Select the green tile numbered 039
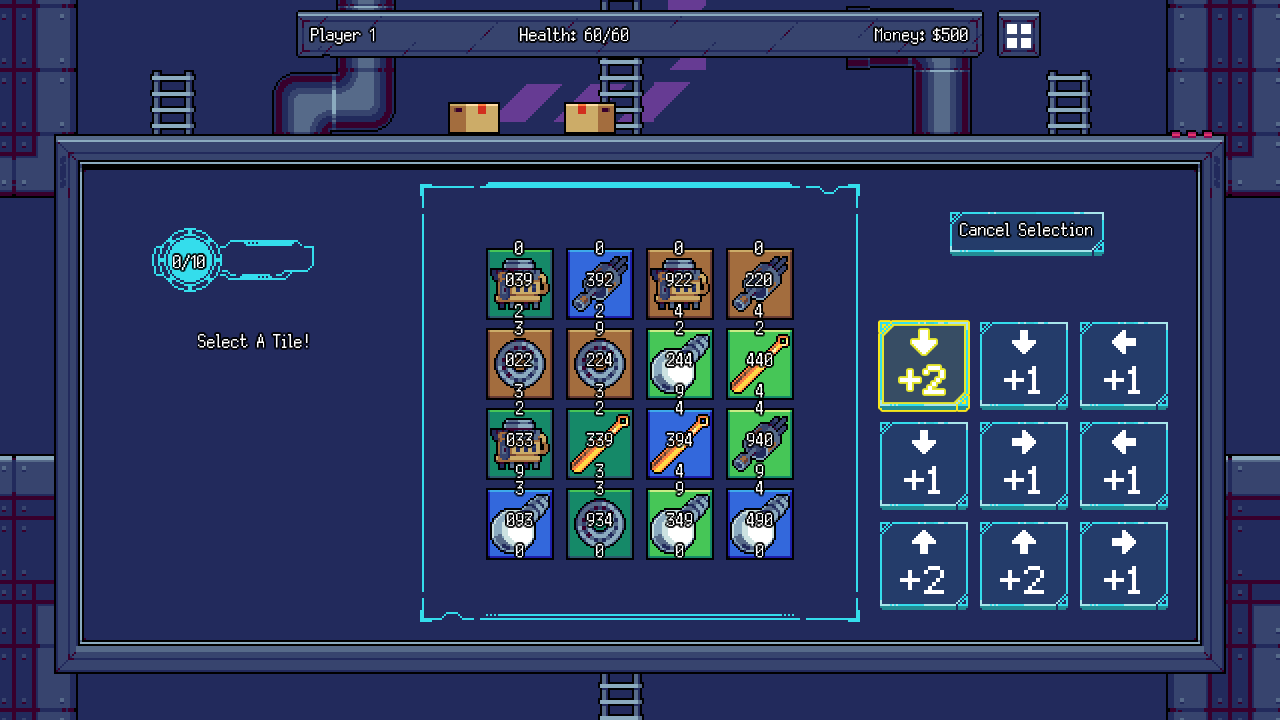Image resolution: width=1280 pixels, height=720 pixels. 520,283
